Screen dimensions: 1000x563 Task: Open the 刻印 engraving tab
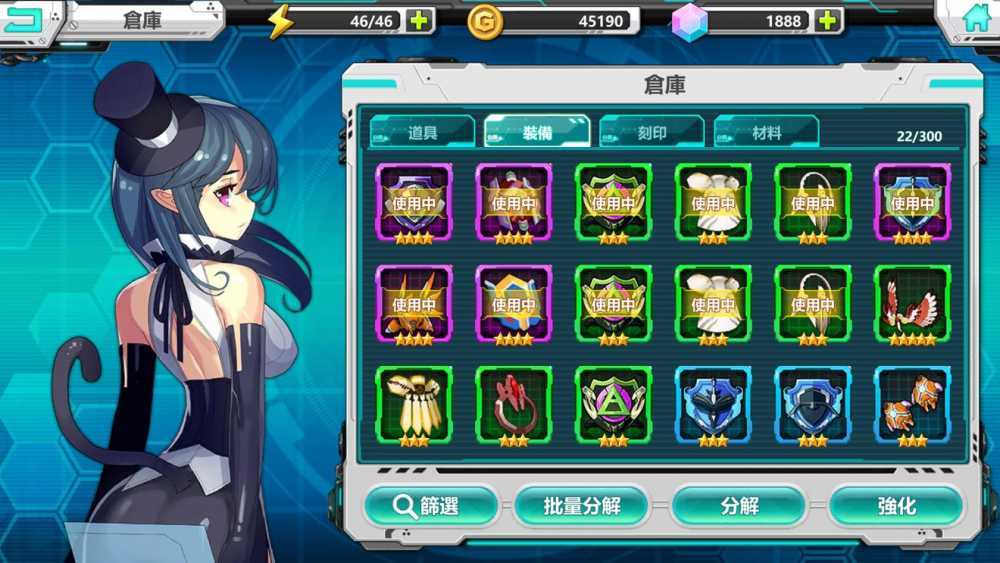[x=651, y=132]
